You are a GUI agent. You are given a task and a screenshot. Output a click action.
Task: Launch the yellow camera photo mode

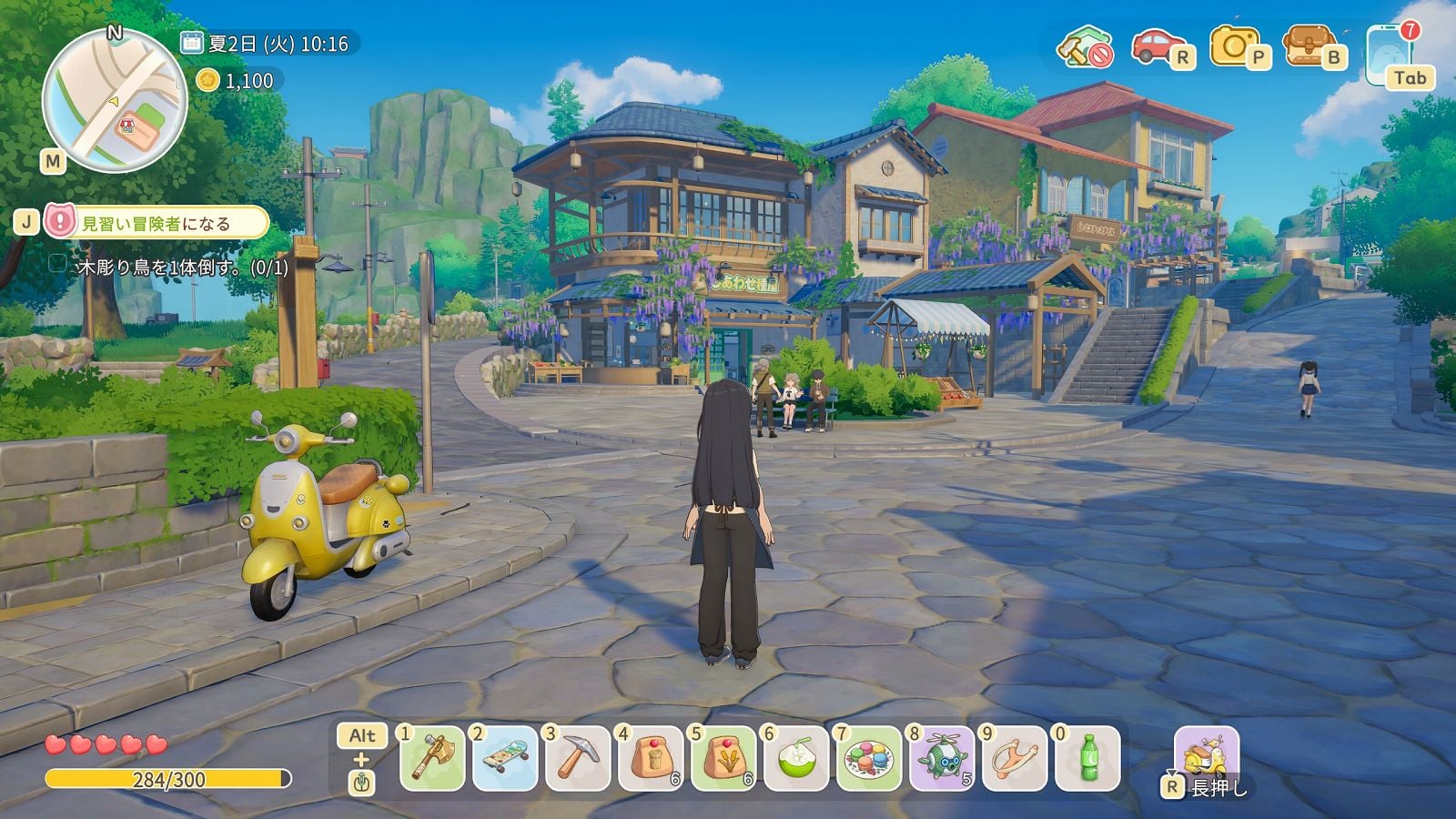tap(1233, 45)
